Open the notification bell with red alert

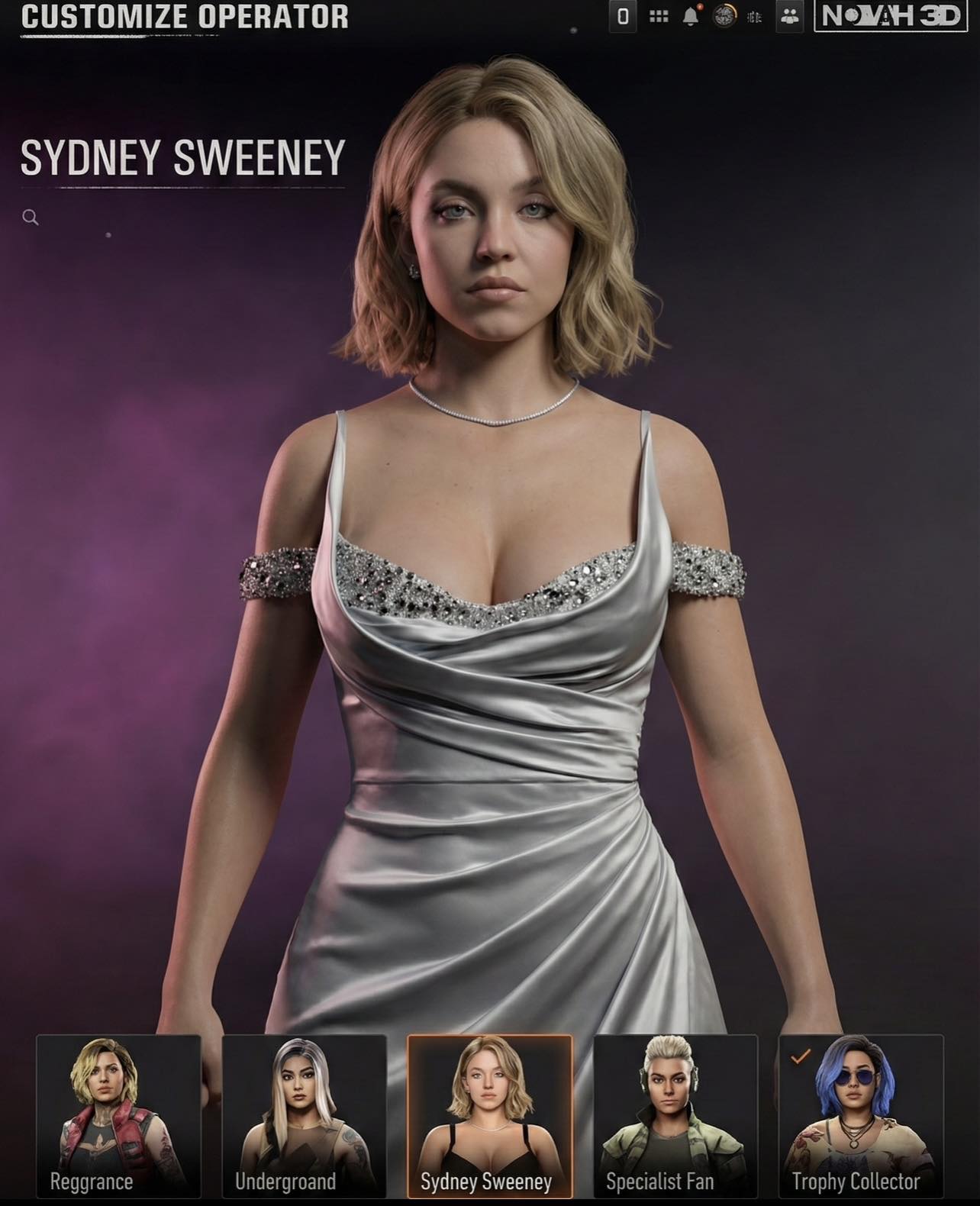[691, 16]
